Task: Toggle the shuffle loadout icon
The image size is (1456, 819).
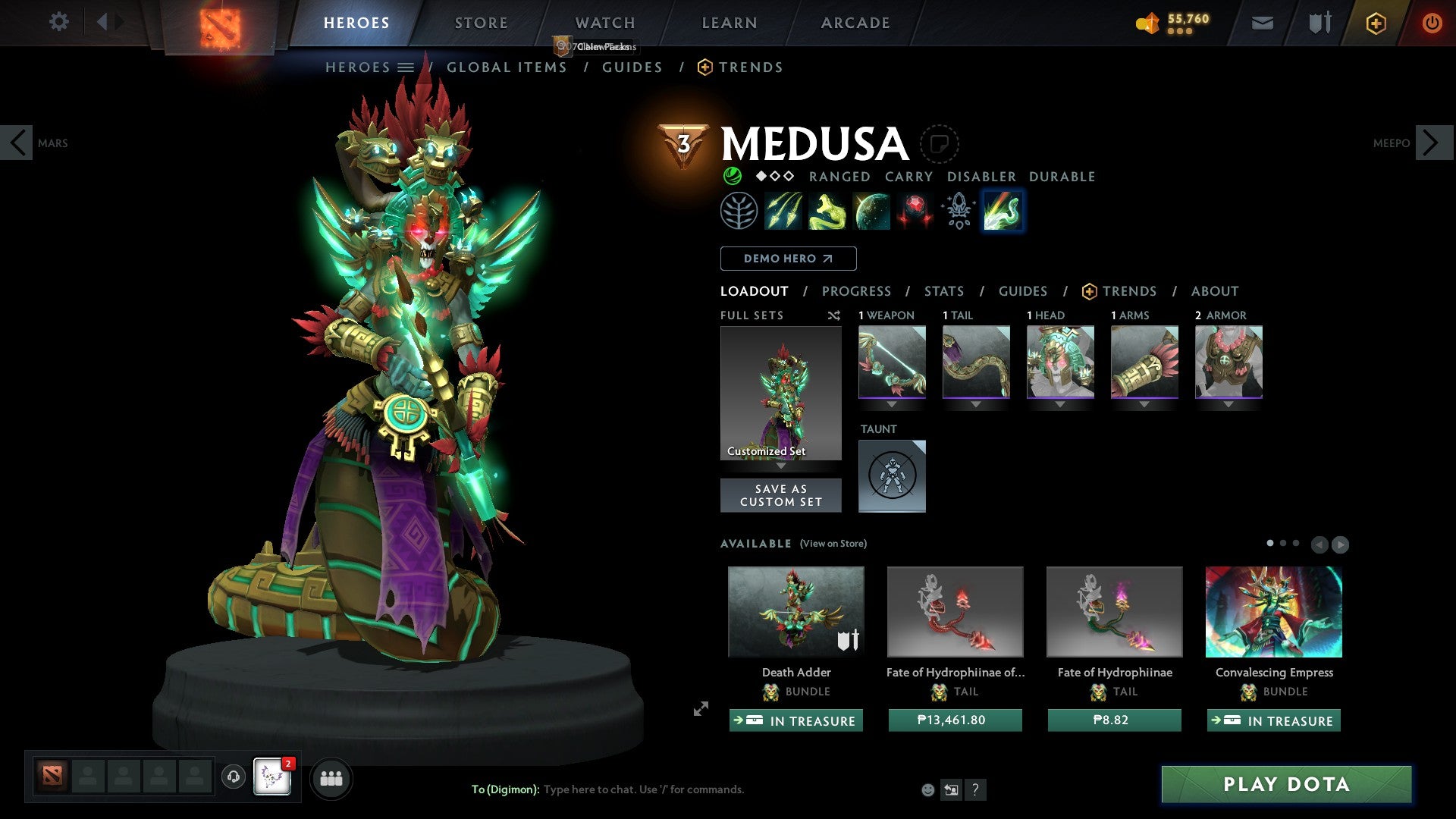Action: (x=834, y=315)
